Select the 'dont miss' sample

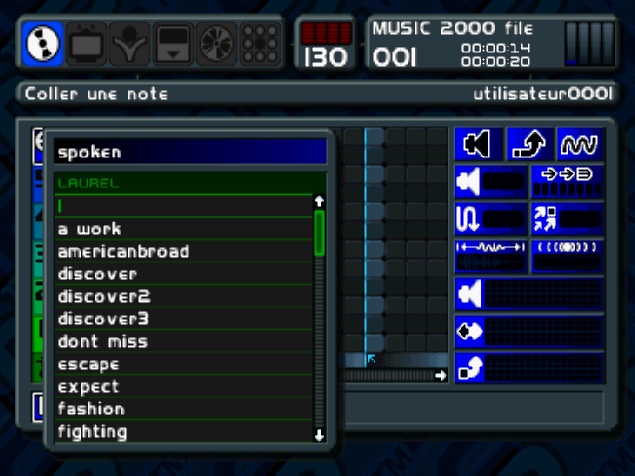click(x=102, y=341)
